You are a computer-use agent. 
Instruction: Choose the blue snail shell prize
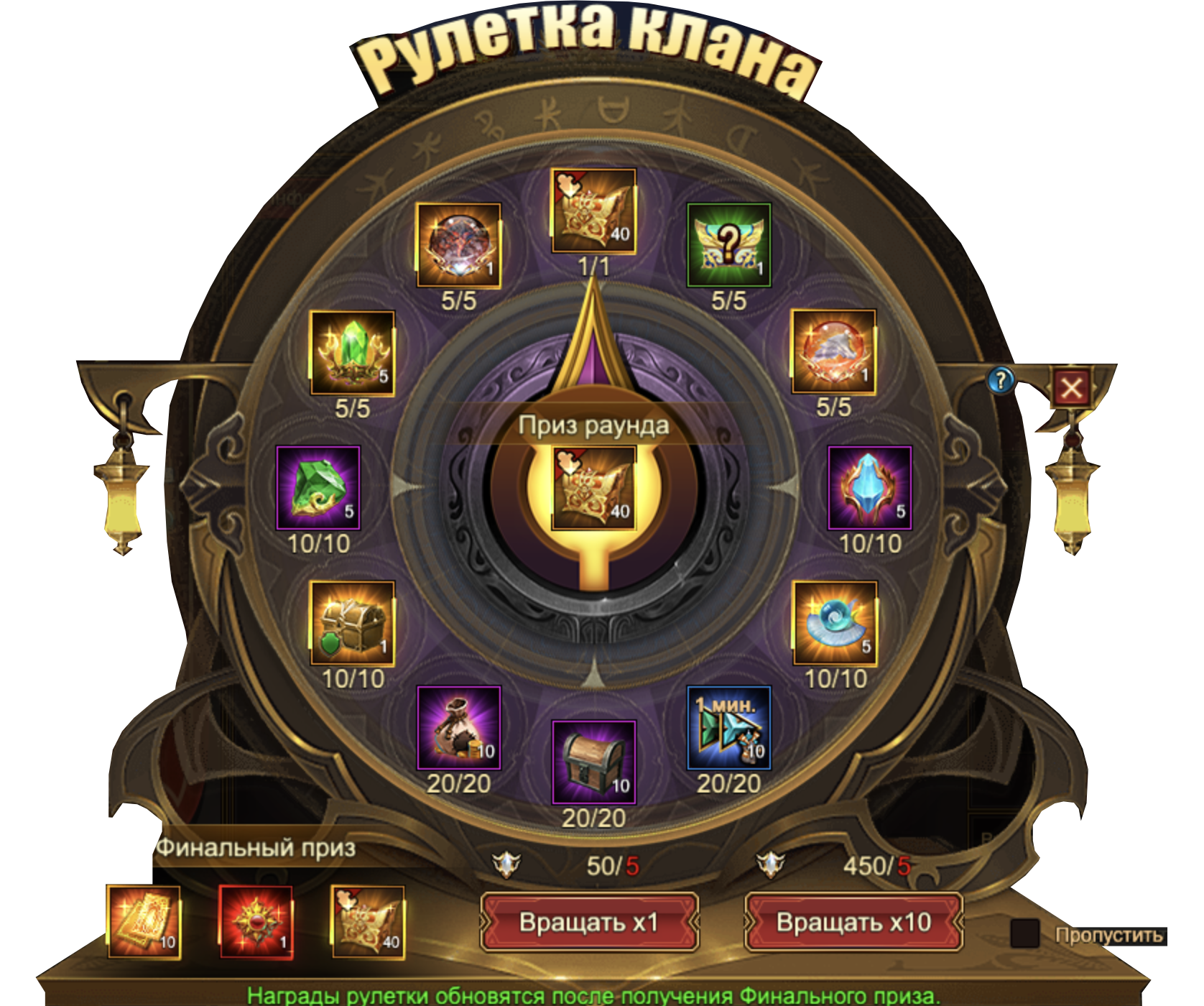[x=835, y=623]
